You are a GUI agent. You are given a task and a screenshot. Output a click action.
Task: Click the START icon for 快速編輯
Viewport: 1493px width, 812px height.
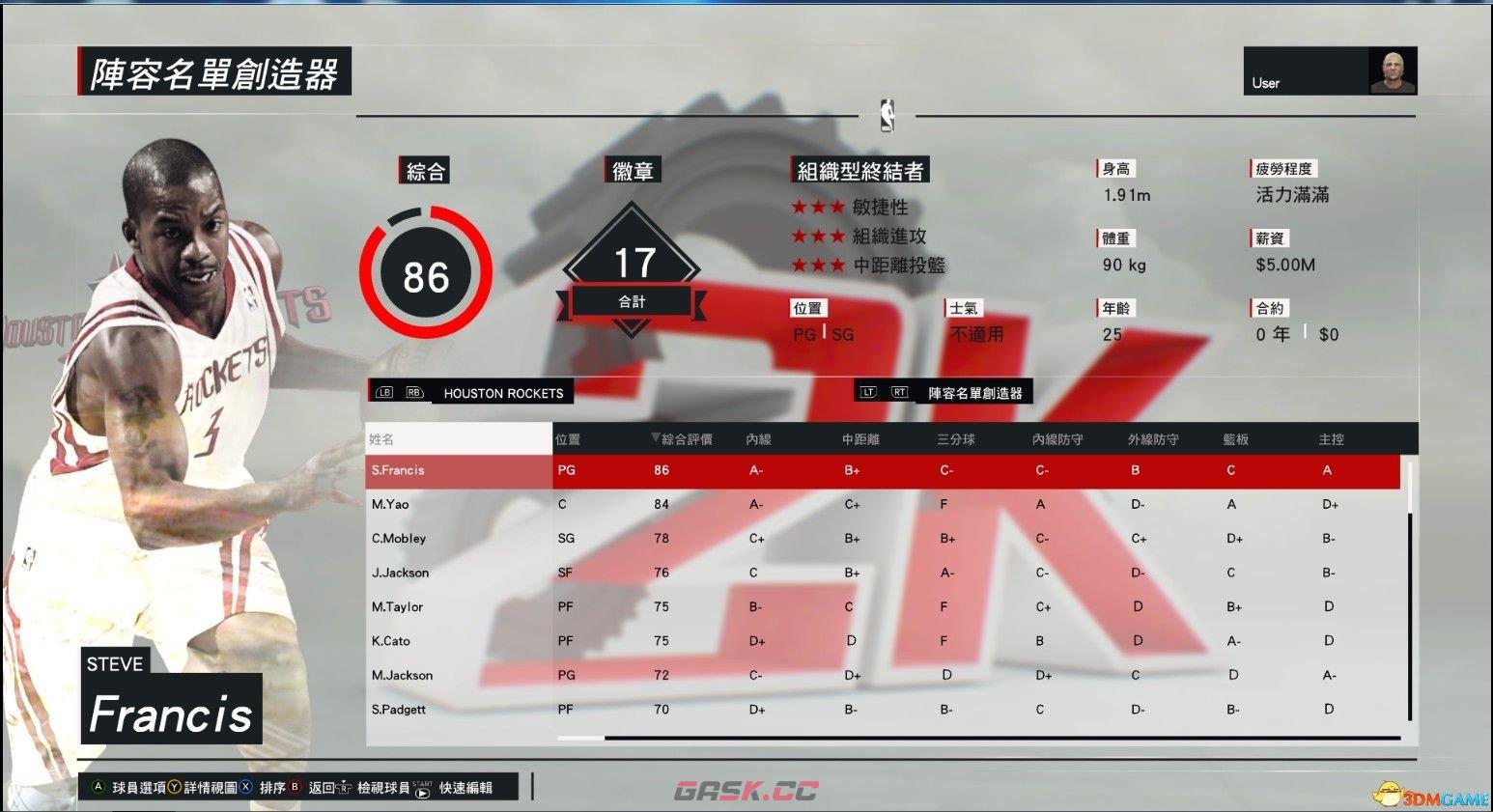pos(423,789)
